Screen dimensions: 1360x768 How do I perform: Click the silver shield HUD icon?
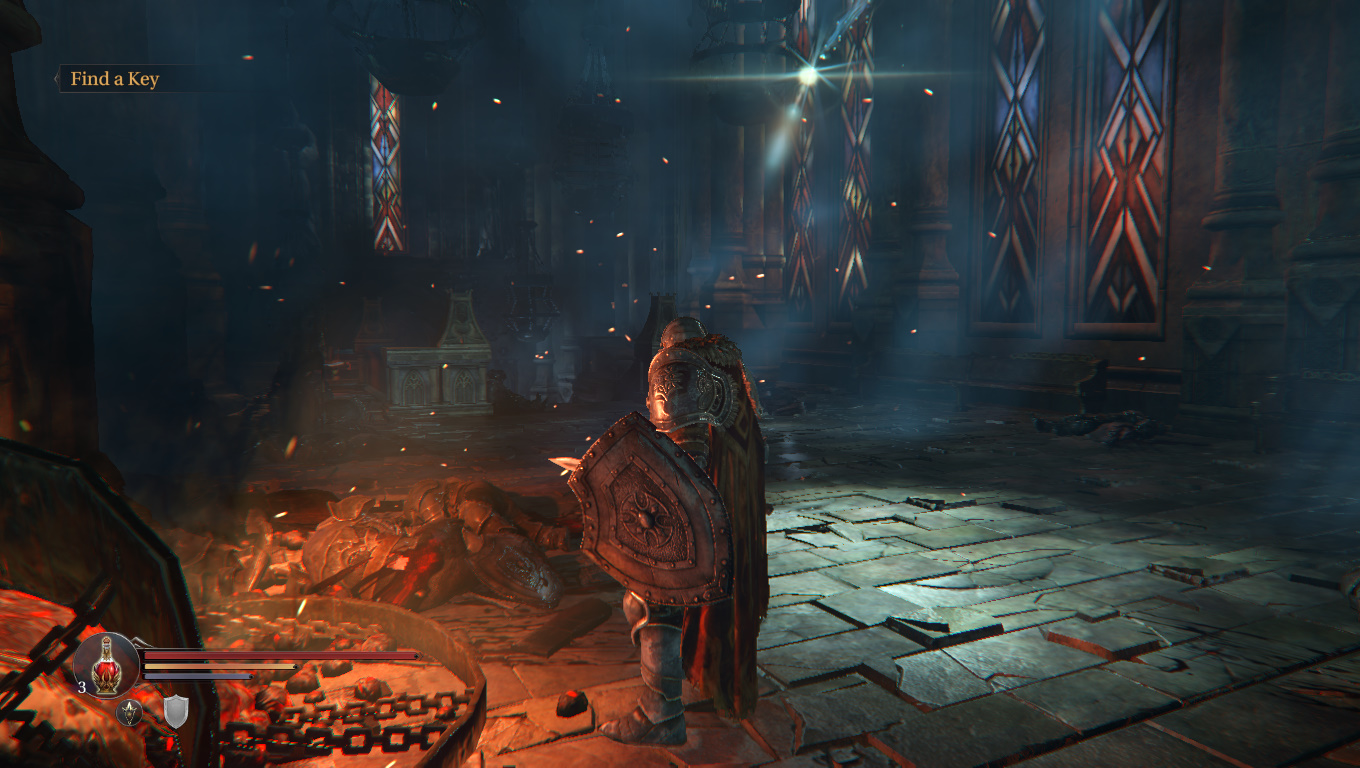[x=176, y=711]
